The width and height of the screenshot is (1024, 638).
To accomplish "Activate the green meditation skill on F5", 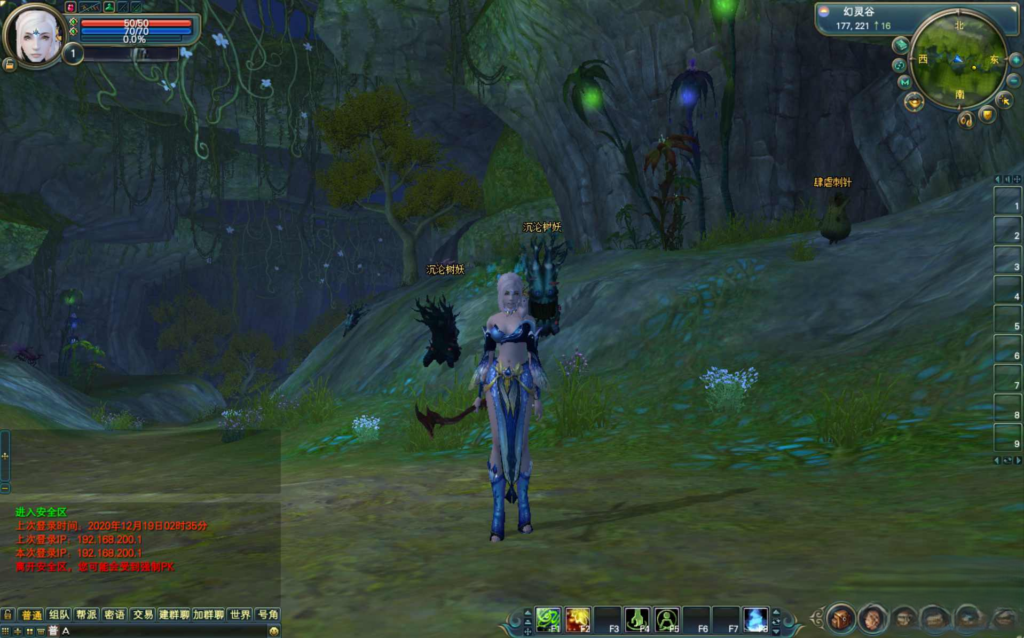I will 666,619.
